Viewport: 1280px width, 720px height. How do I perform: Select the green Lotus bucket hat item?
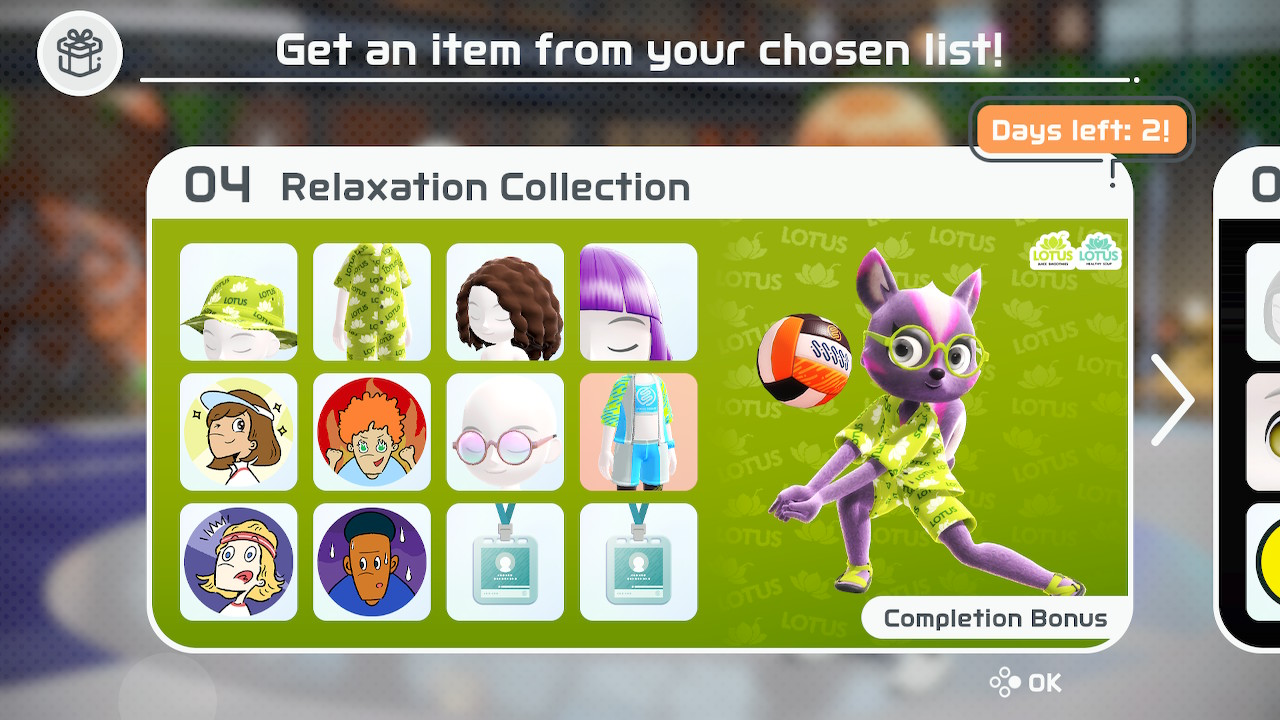239,302
